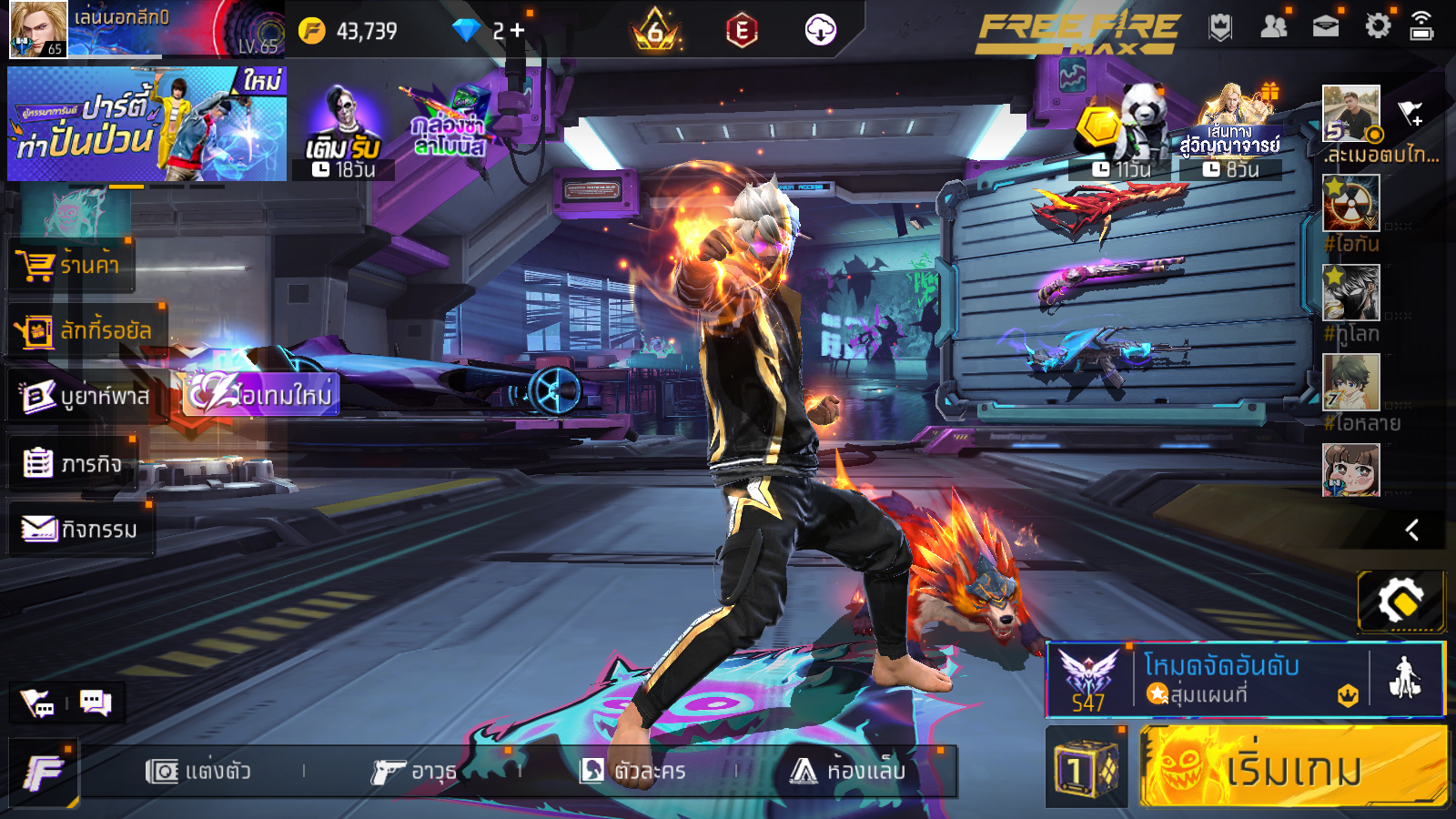Switch to the แต่งตัว outfit tab
Screen dimensions: 1456x819
tap(198, 772)
